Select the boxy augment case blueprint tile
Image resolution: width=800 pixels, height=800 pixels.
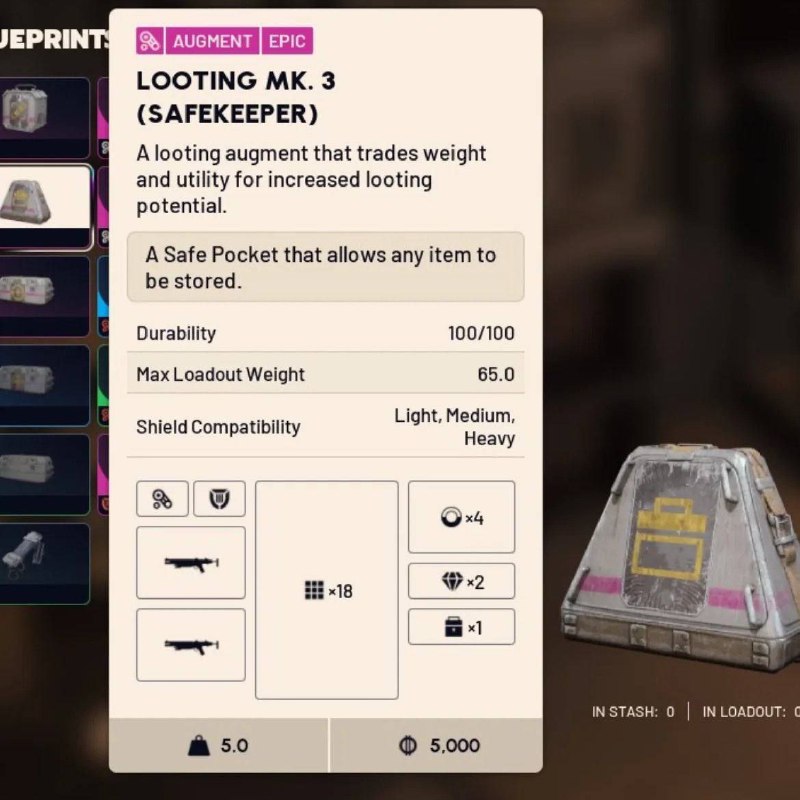coord(44,117)
